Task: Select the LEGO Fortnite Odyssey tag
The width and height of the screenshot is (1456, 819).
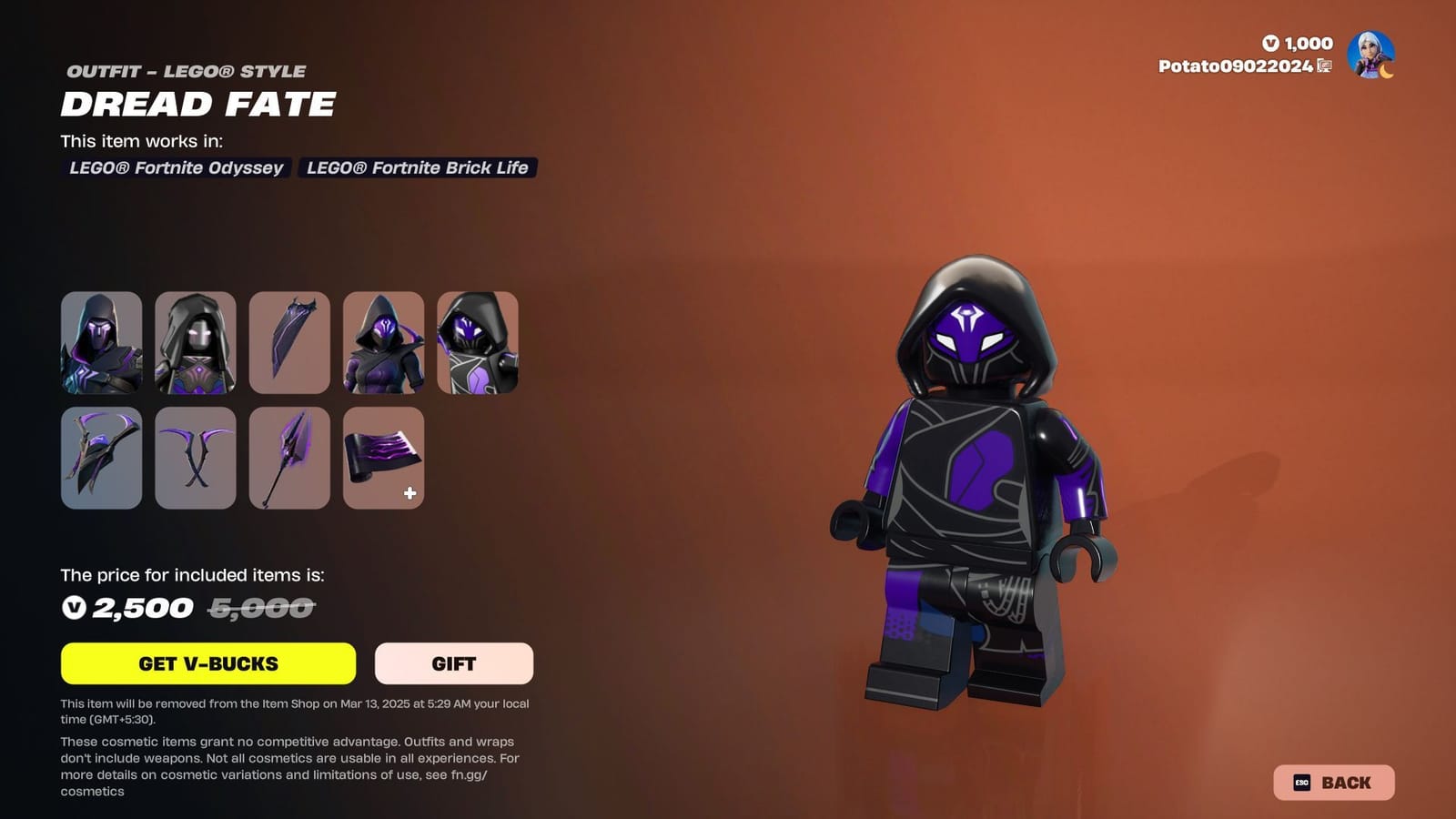Action: click(178, 168)
